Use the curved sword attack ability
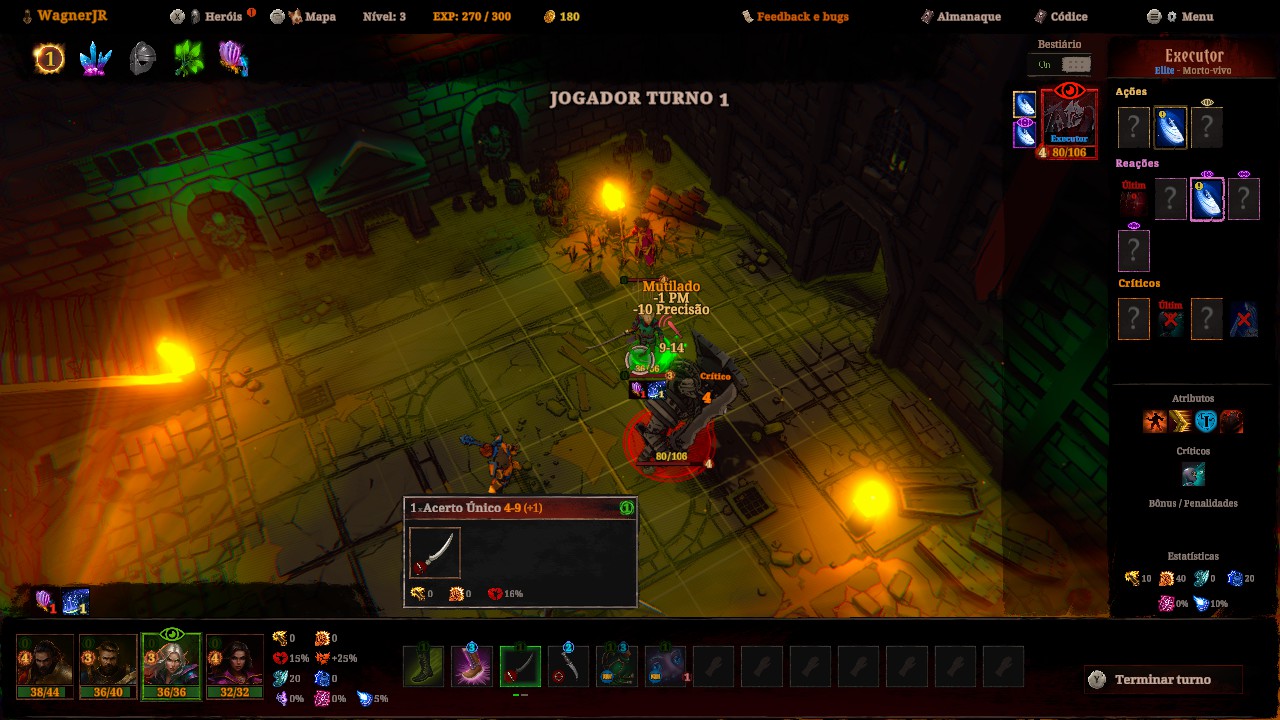This screenshot has width=1280, height=720. [x=520, y=667]
